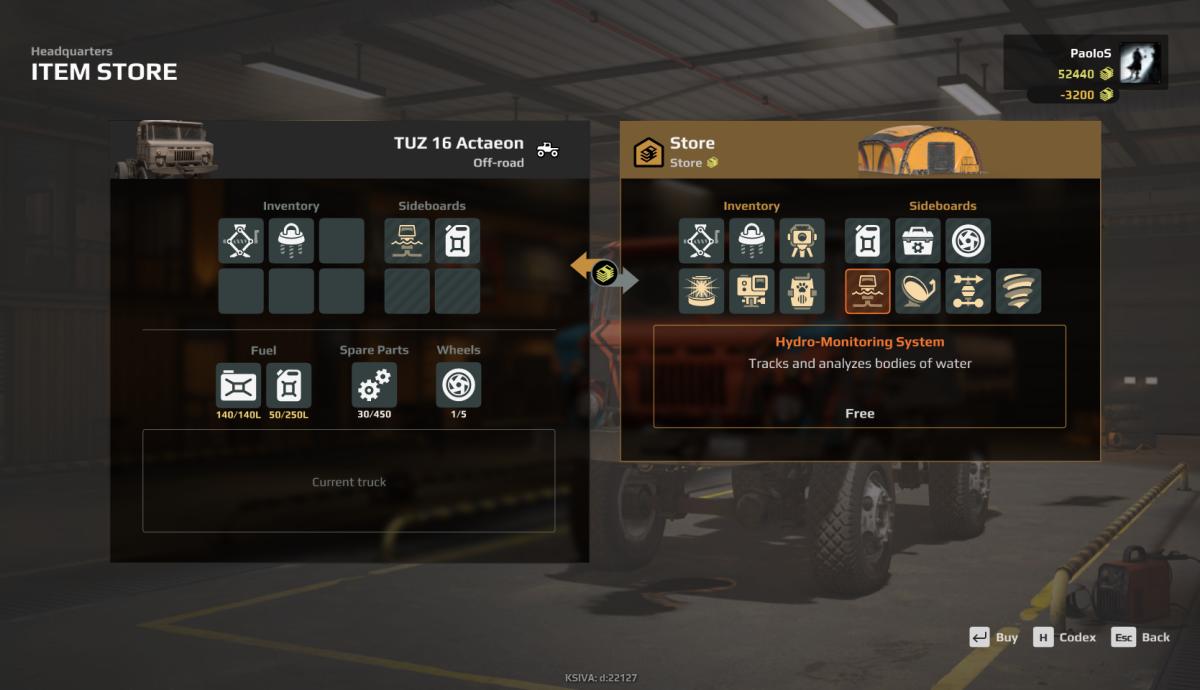Image resolution: width=1200 pixels, height=690 pixels.
Task: Click the 50/250L spare fuel canister icon
Action: pos(288,385)
